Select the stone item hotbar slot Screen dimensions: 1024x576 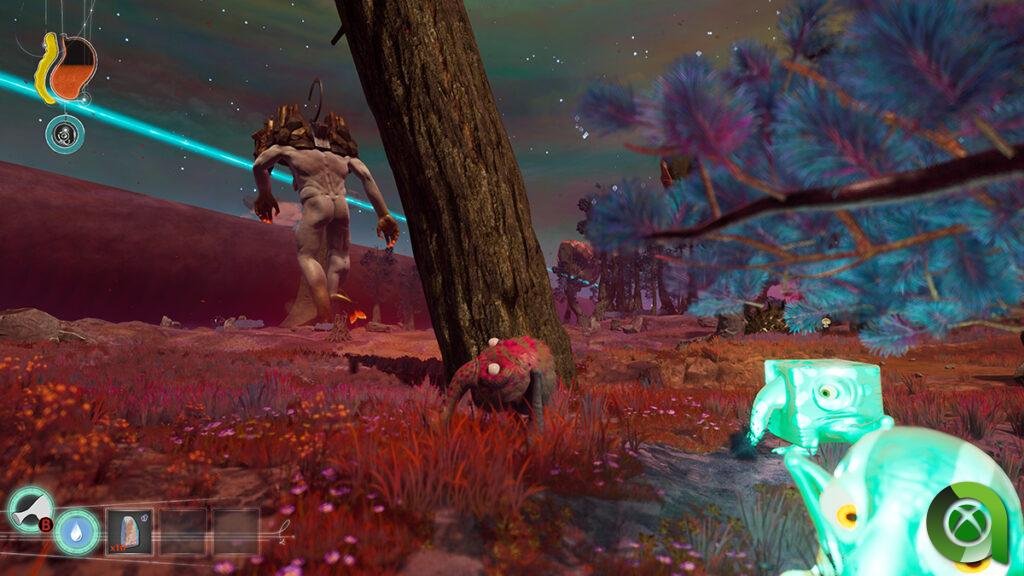129,531
